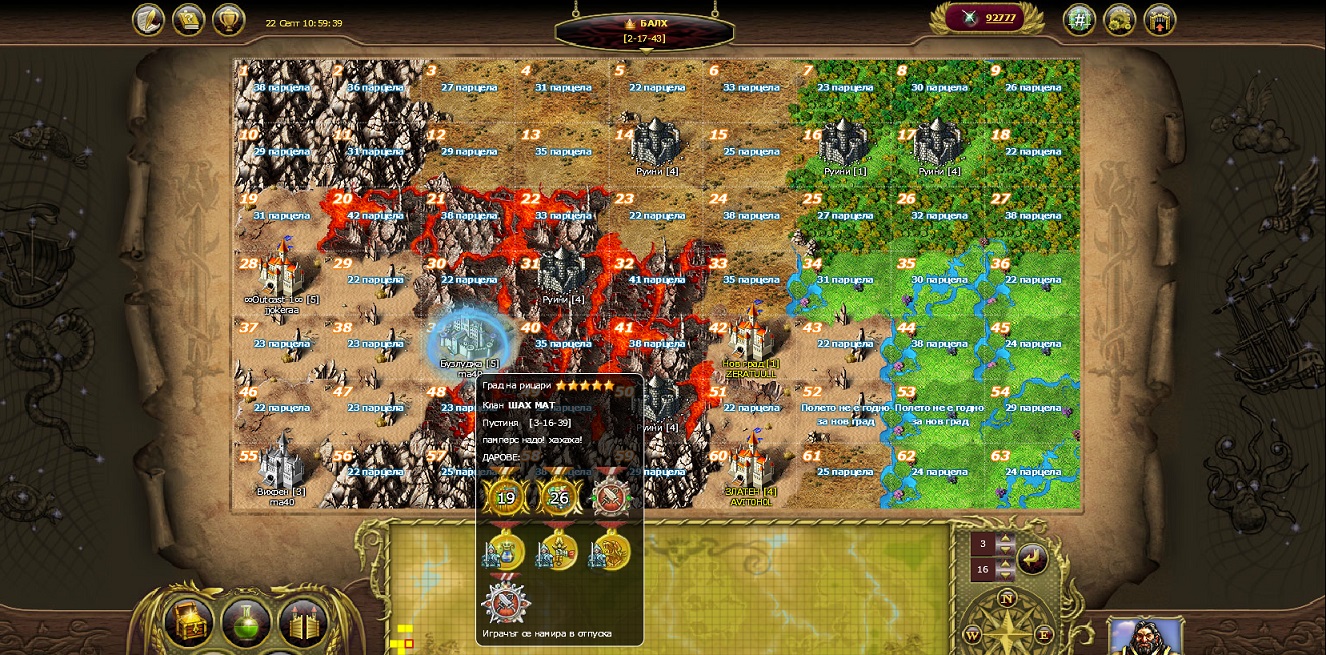Screen dimensions: 1326x655
Task: Click the green hash-symbol round button
Action: (x=1079, y=20)
